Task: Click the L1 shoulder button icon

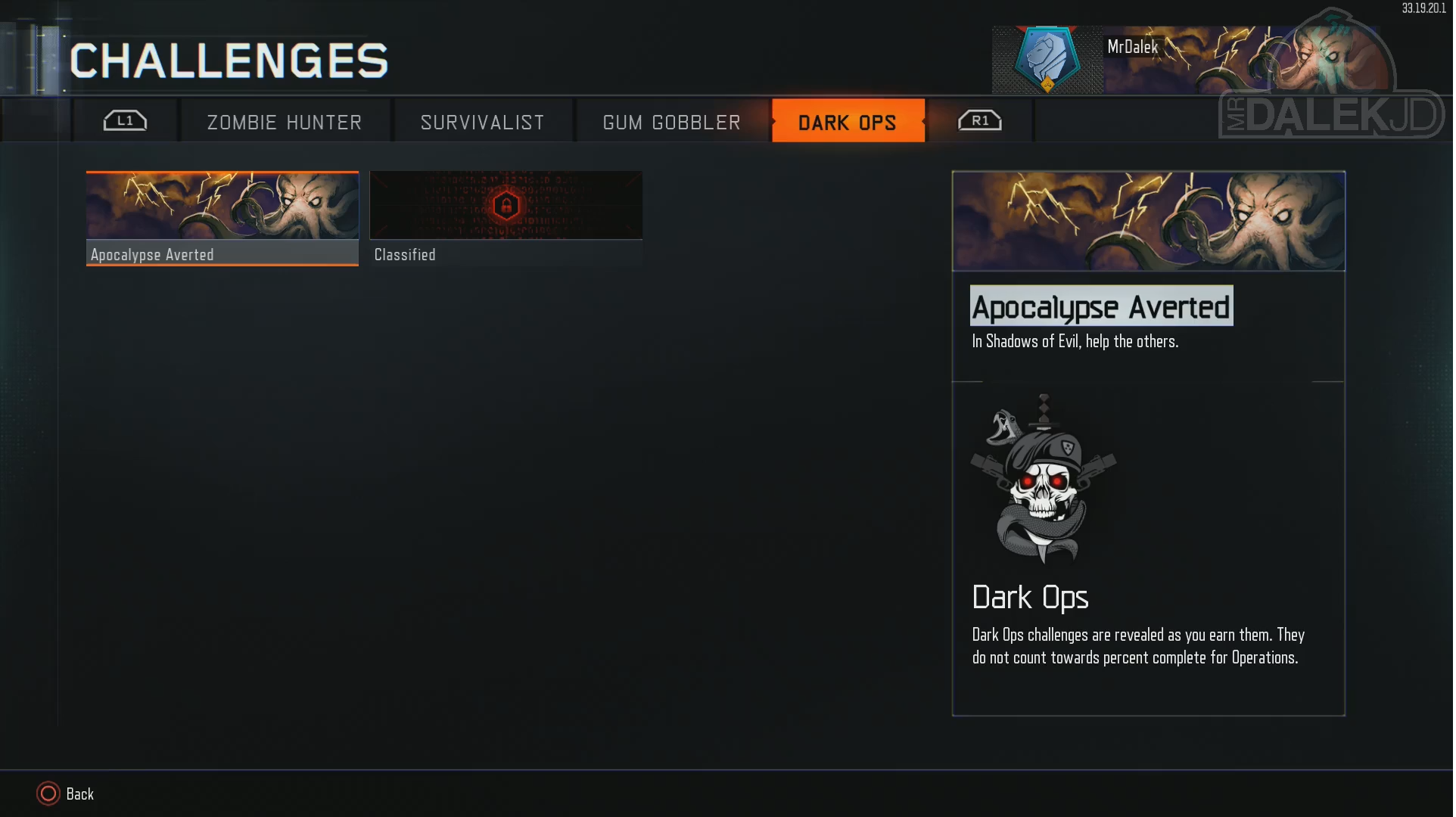Action: click(x=126, y=120)
